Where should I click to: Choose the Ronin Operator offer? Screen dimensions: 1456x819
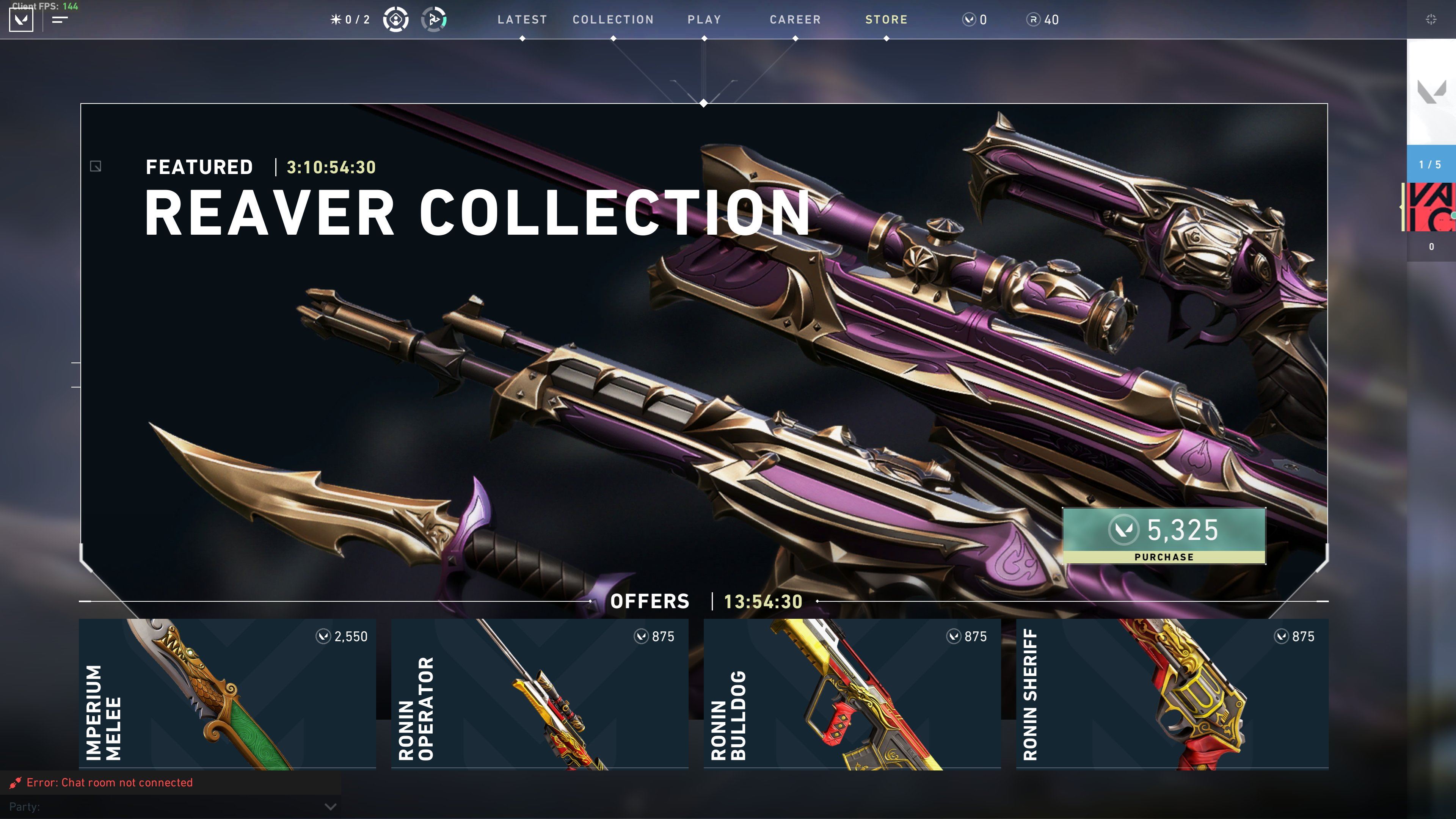(x=539, y=693)
